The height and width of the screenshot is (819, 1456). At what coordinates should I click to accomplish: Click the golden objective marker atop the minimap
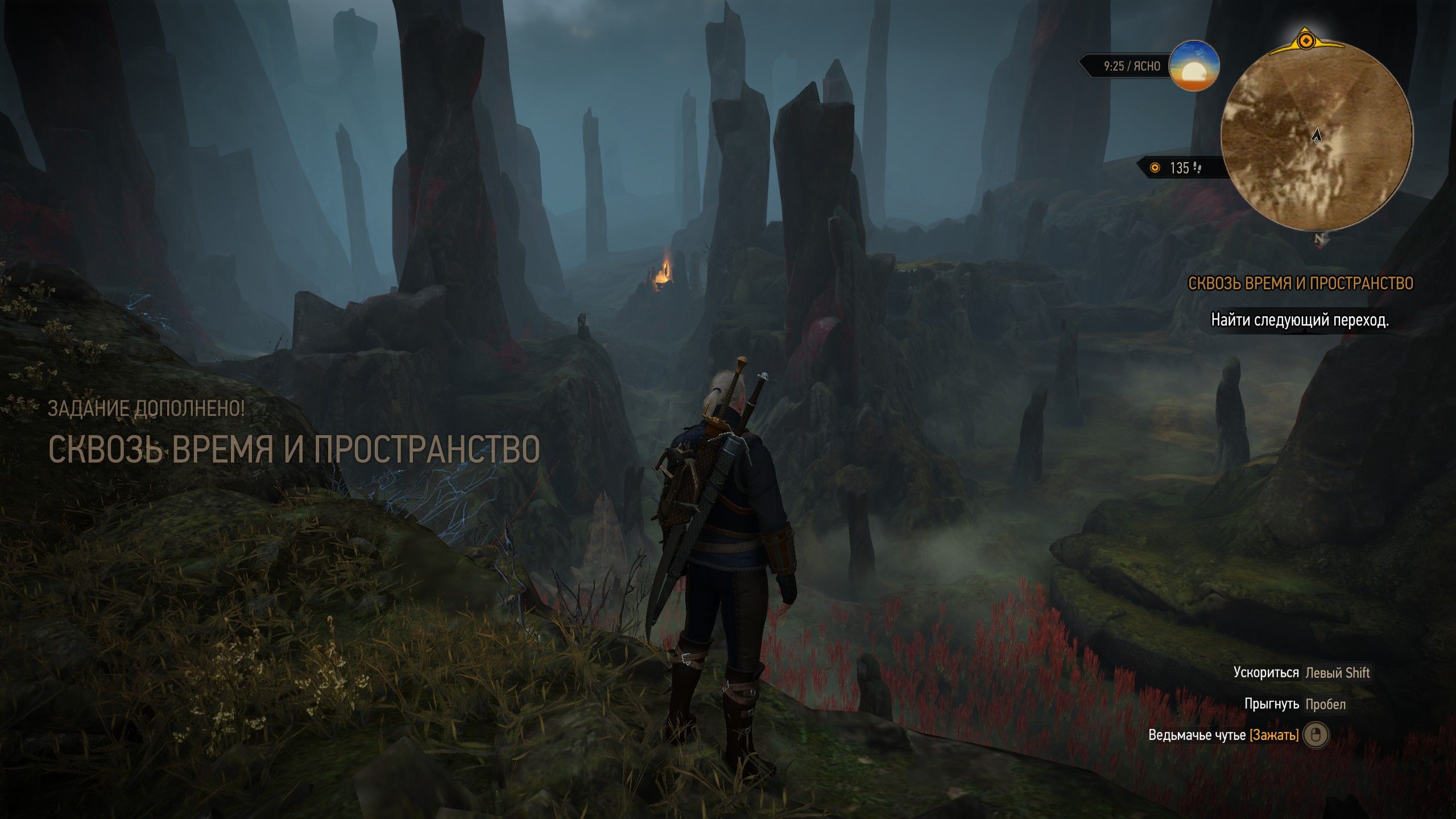pos(1306,41)
